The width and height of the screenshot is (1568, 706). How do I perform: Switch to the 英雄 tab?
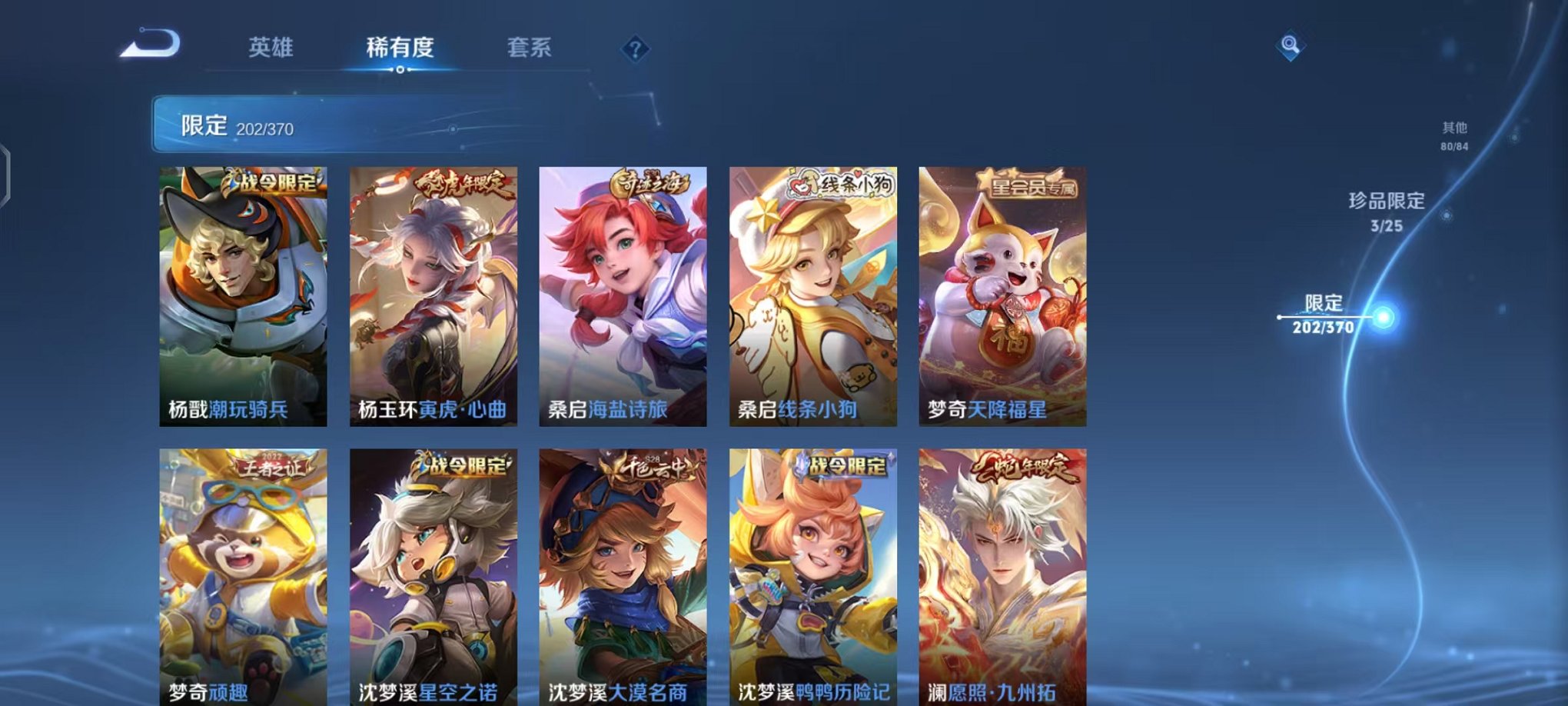pos(273,46)
